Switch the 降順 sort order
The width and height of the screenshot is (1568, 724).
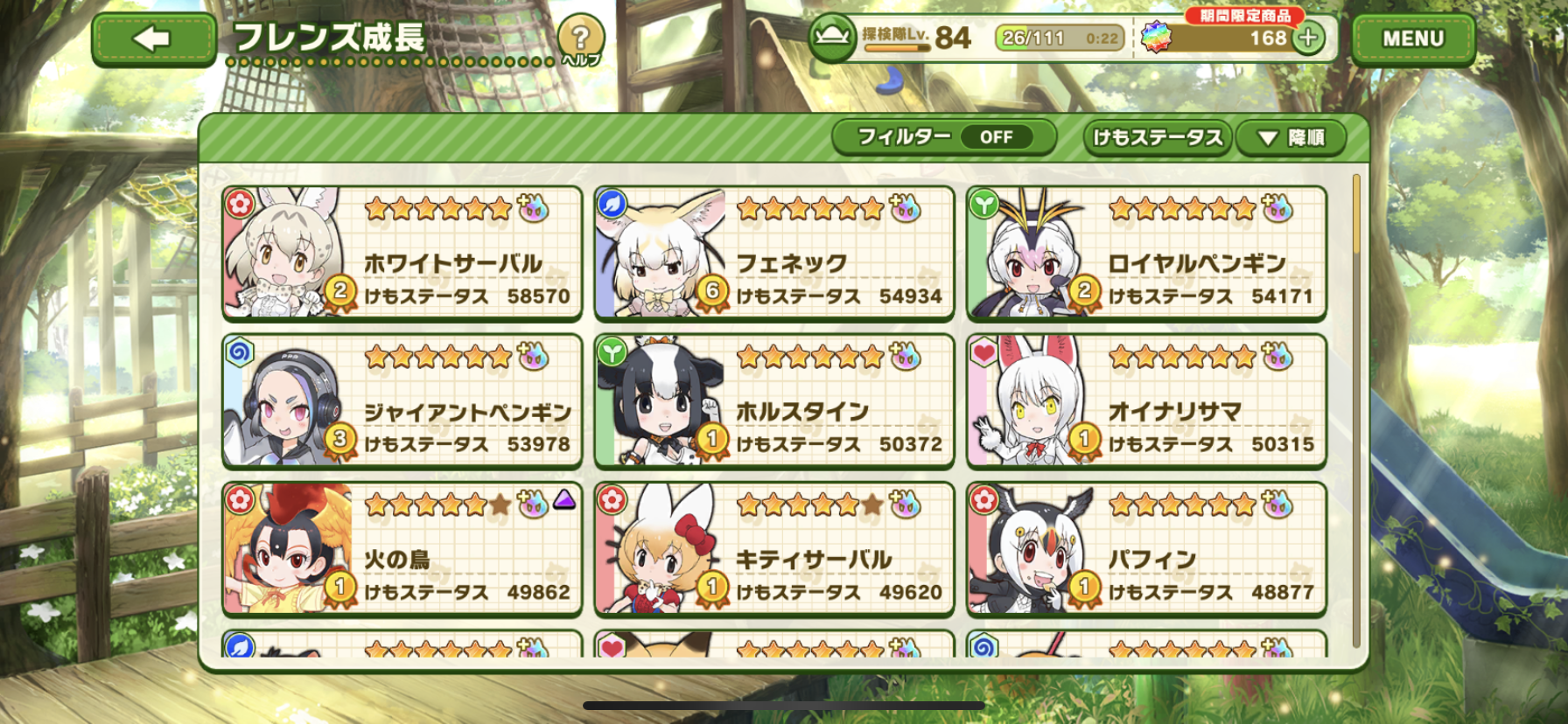(1291, 137)
